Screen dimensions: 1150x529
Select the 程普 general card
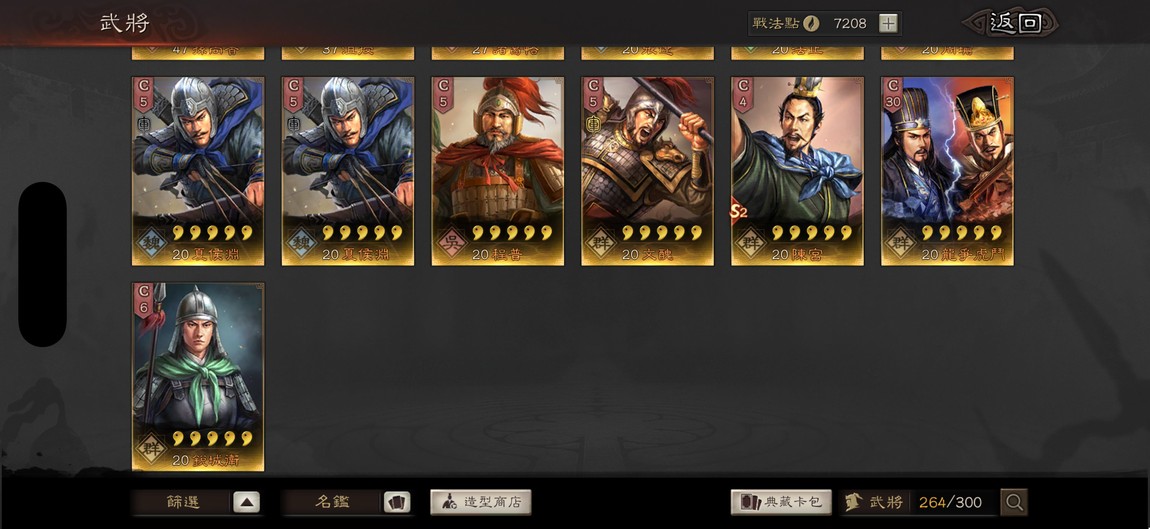(x=497, y=170)
